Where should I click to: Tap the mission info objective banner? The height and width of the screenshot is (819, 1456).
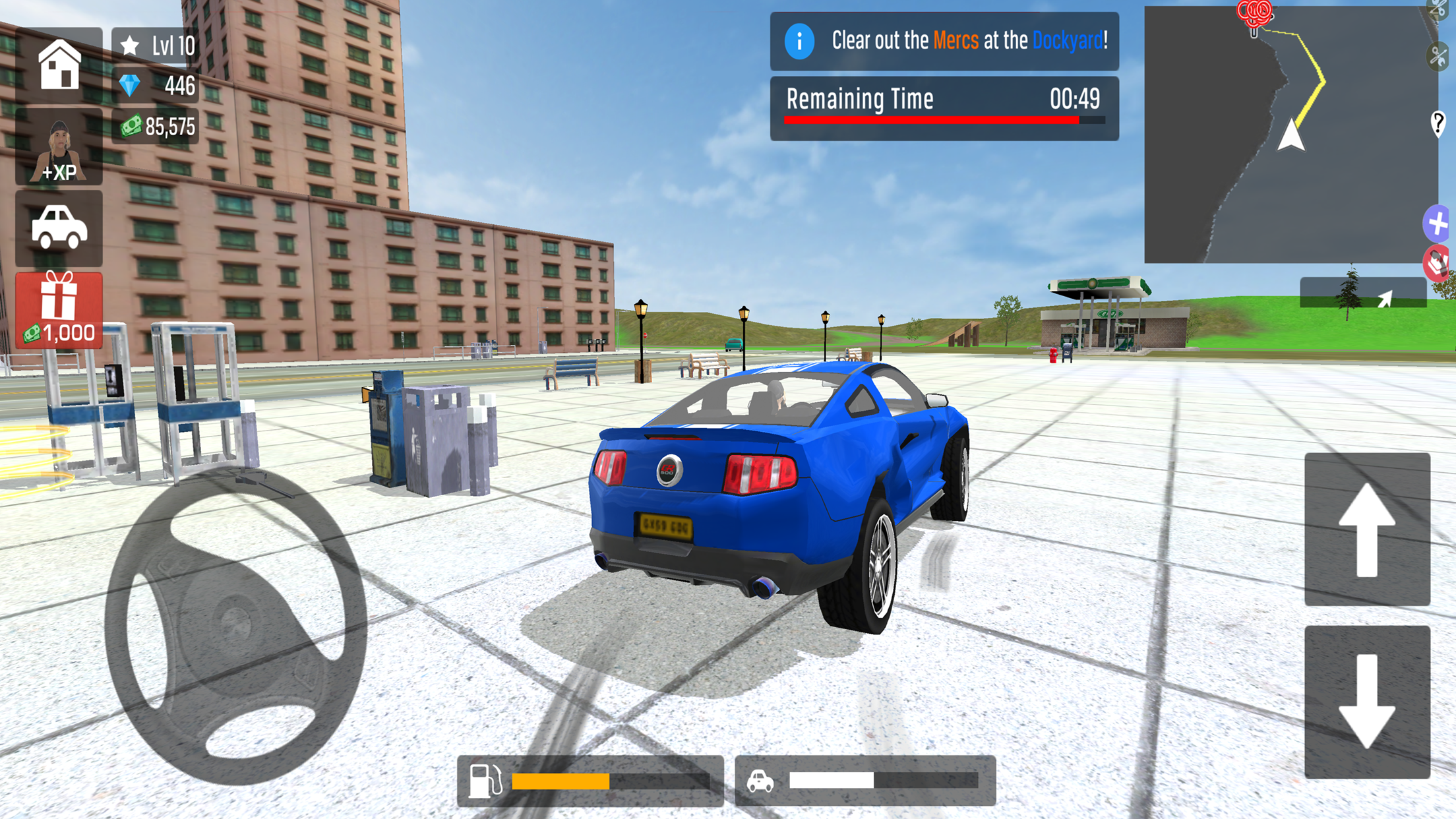(944, 41)
